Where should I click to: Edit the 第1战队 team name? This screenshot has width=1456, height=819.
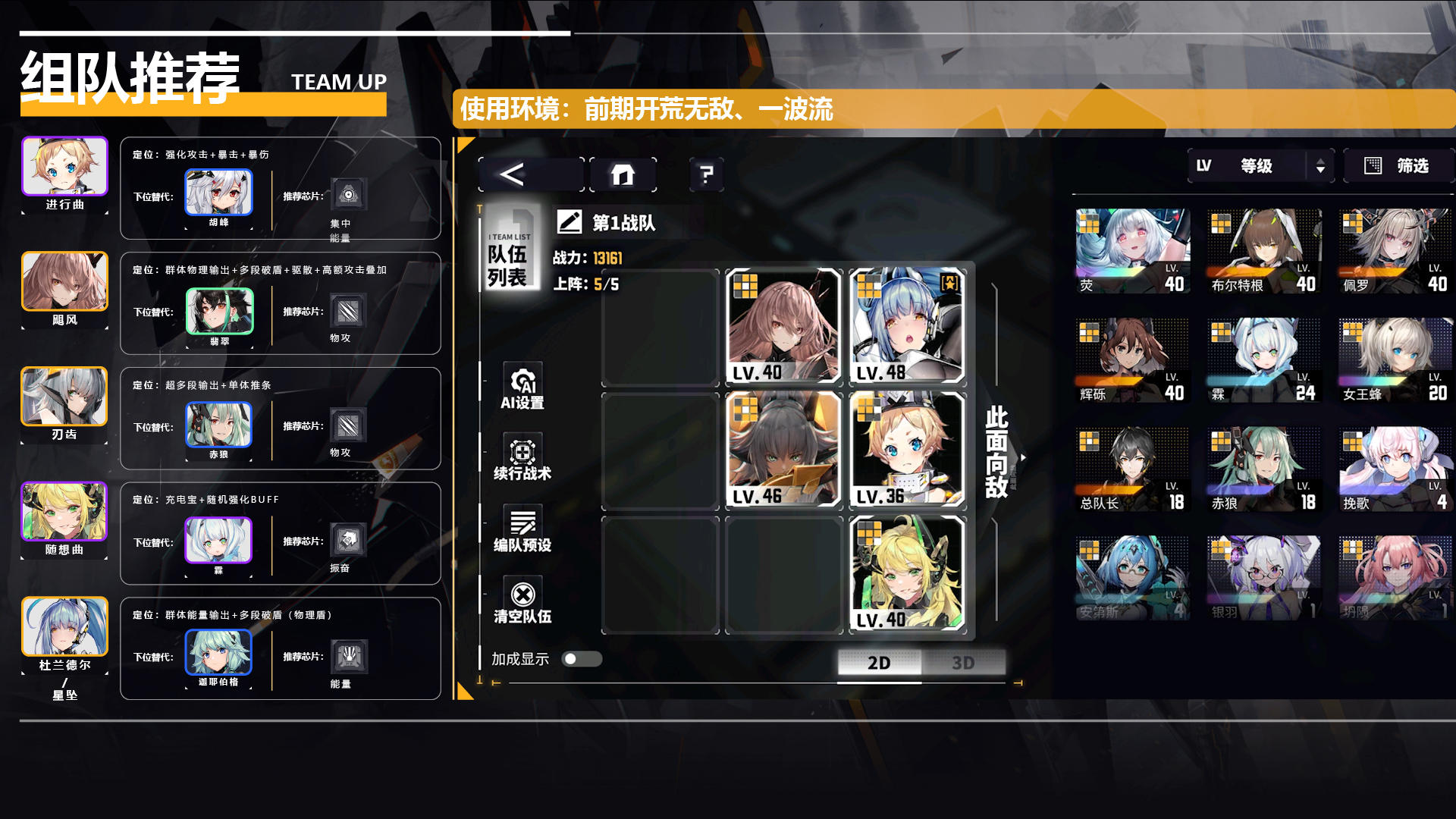coord(570,222)
